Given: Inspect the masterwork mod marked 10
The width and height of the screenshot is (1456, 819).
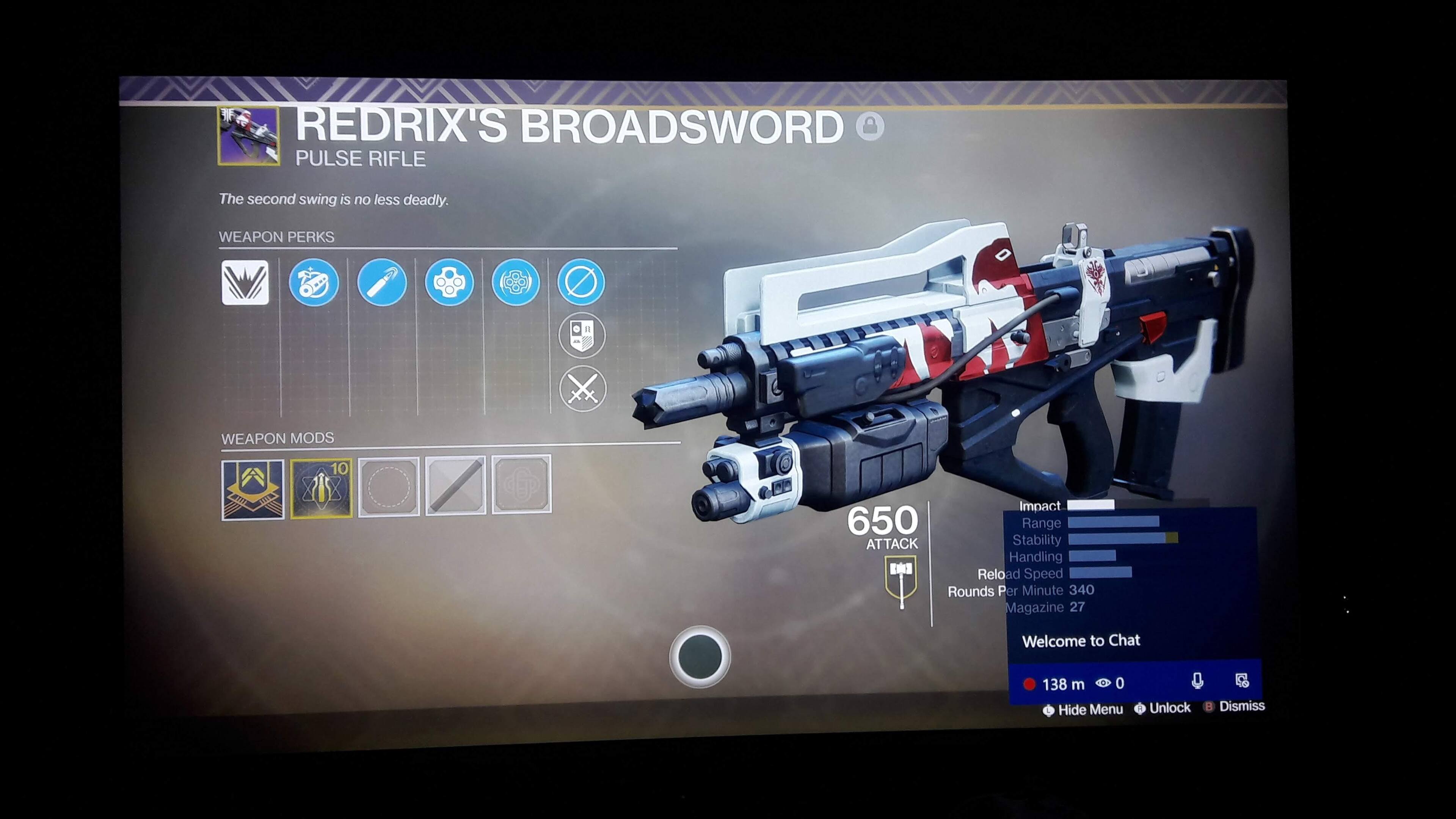Looking at the screenshot, I should coord(321,488).
